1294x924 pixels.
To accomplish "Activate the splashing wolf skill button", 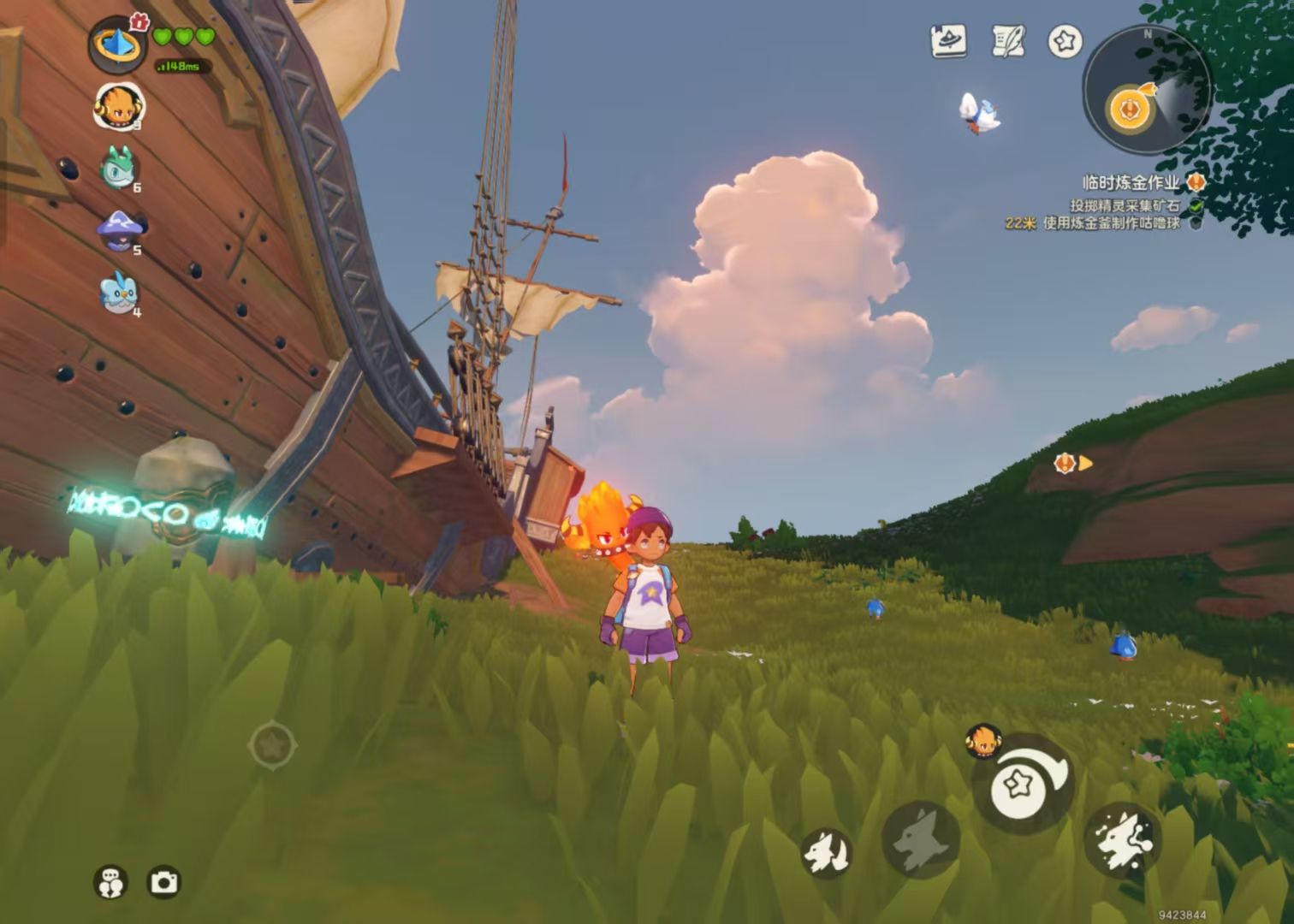I will pyautogui.click(x=1122, y=841).
